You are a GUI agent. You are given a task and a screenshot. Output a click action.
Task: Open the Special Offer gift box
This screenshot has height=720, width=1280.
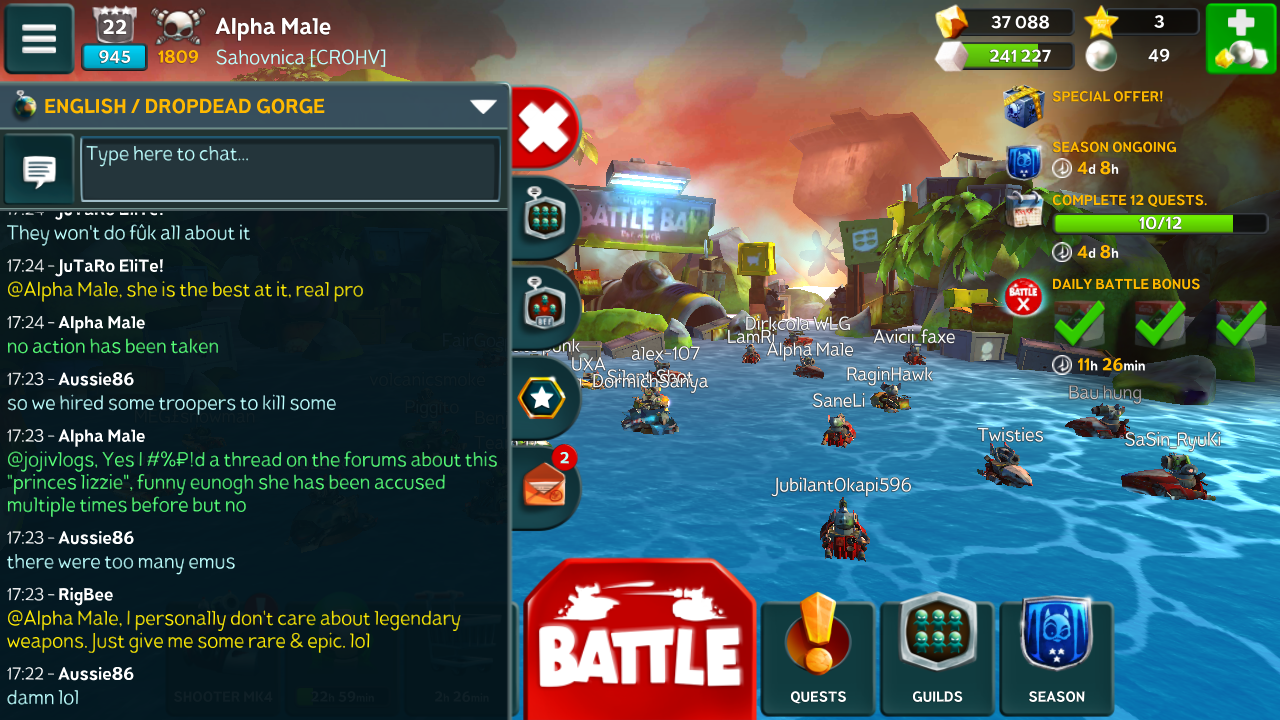[x=1023, y=104]
